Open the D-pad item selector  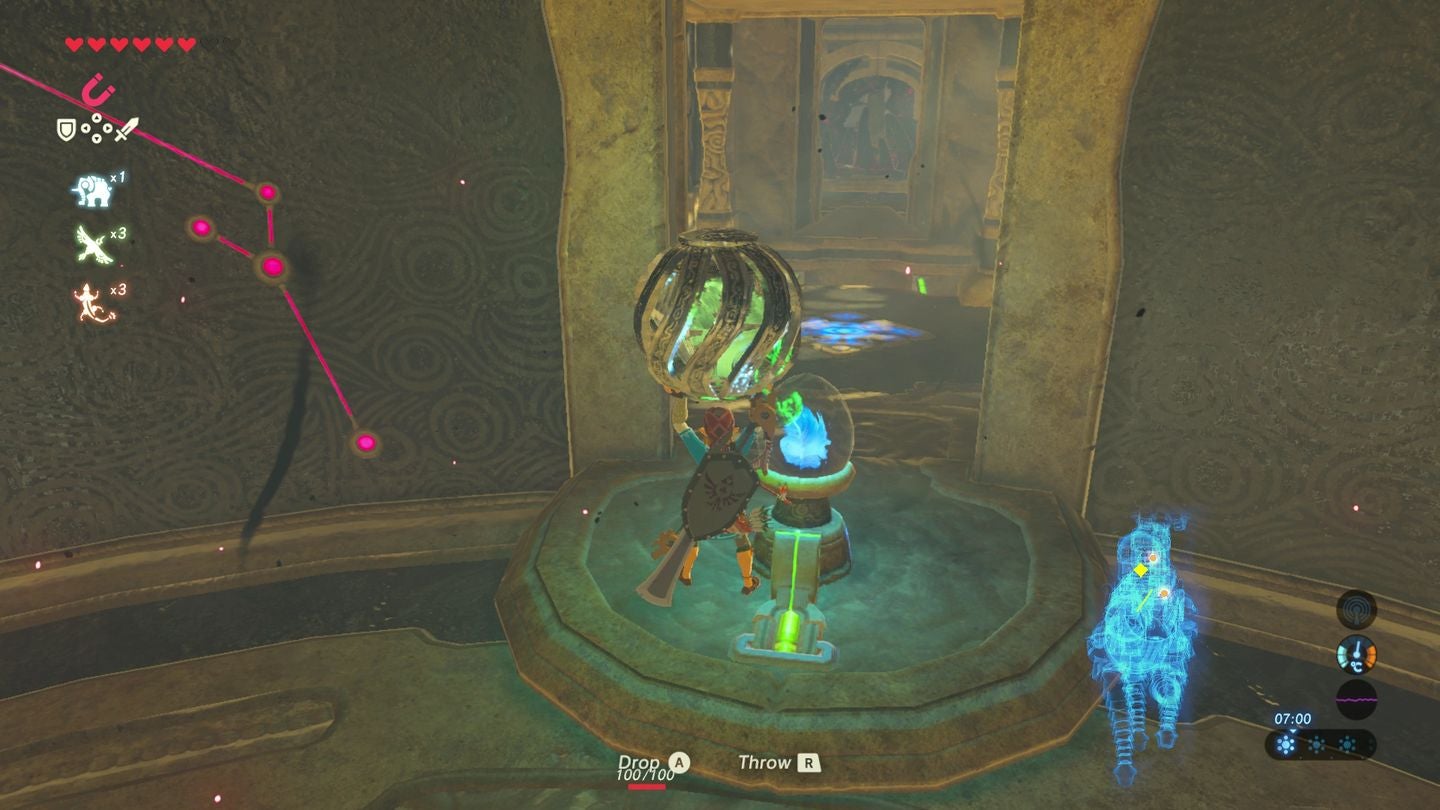[x=97, y=128]
